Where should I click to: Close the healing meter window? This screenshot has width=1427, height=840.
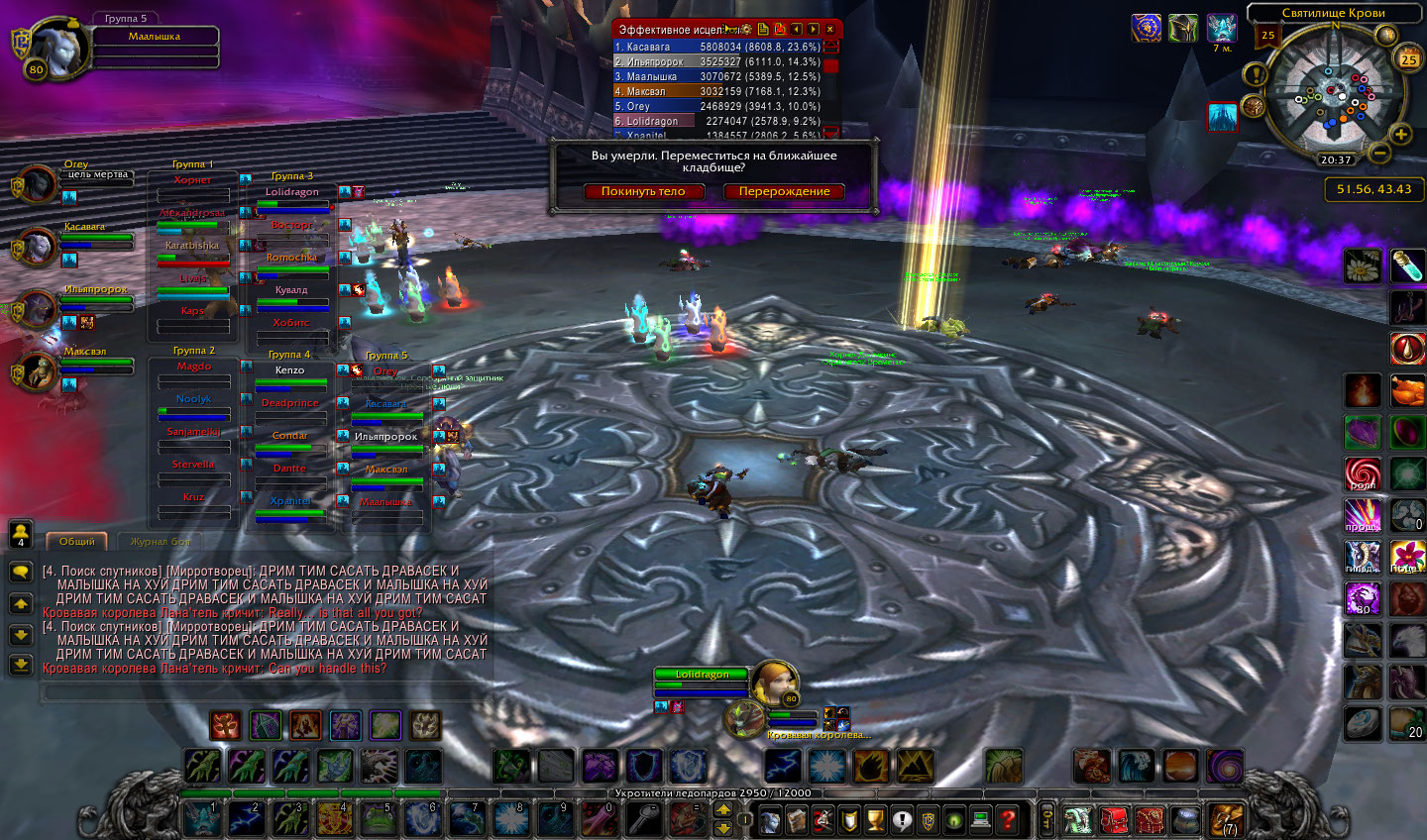point(830,30)
